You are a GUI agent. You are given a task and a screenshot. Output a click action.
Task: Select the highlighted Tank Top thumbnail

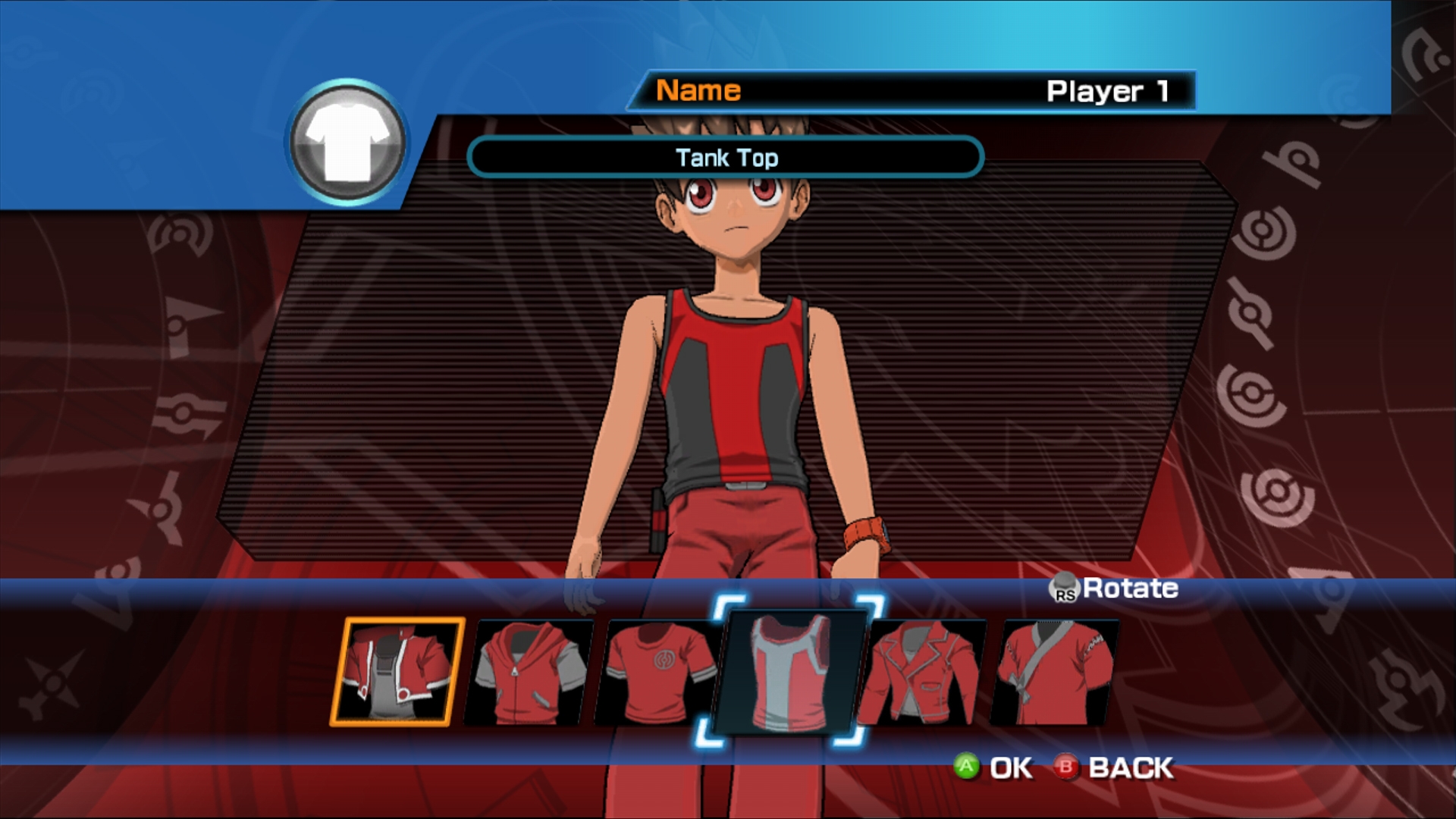point(790,673)
